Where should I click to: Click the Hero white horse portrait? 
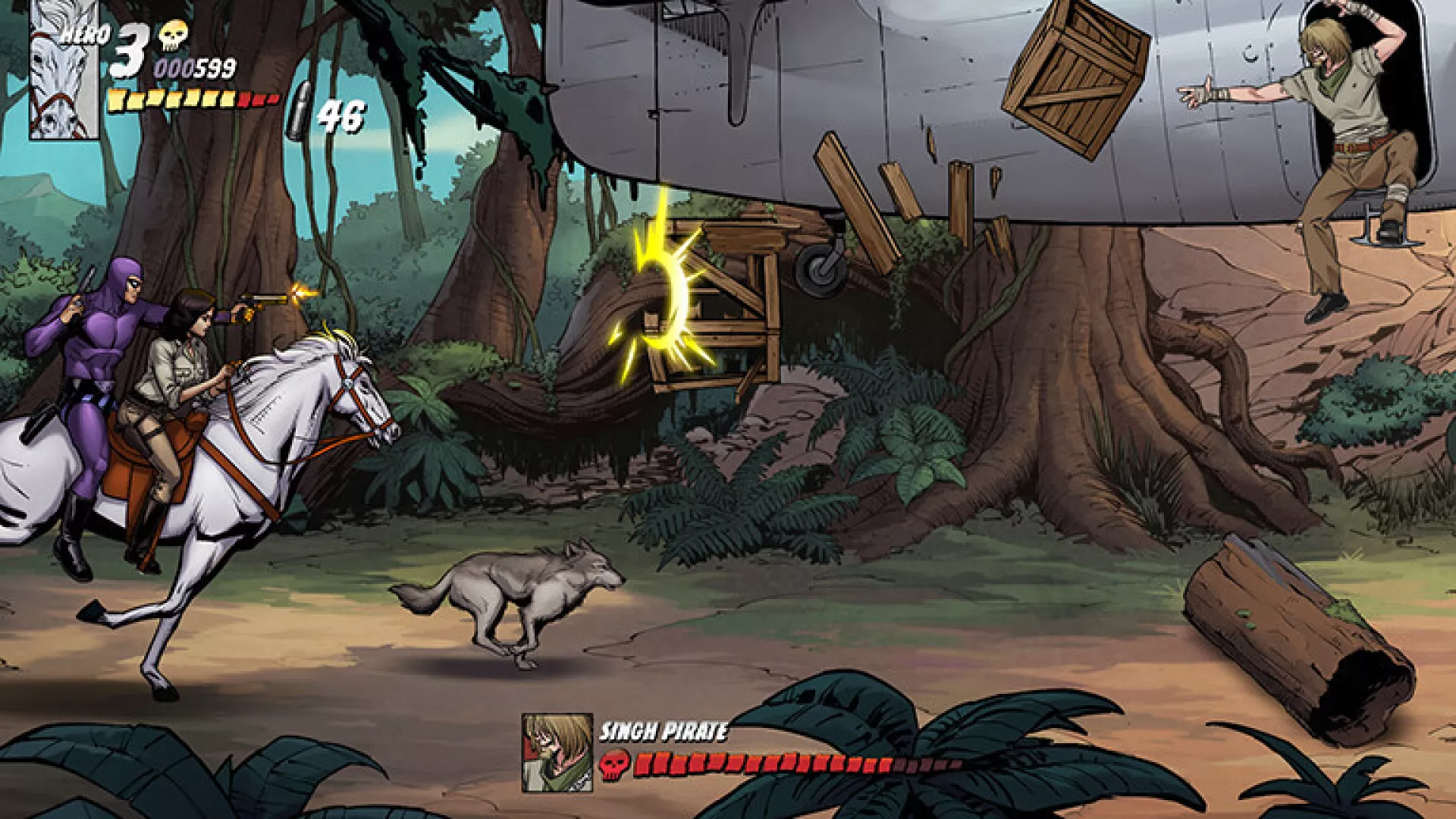point(64,70)
